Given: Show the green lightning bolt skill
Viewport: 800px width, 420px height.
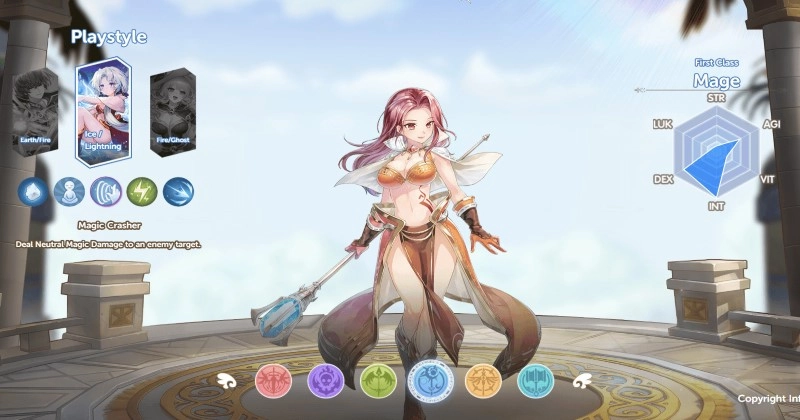Looking at the screenshot, I should [x=142, y=191].
